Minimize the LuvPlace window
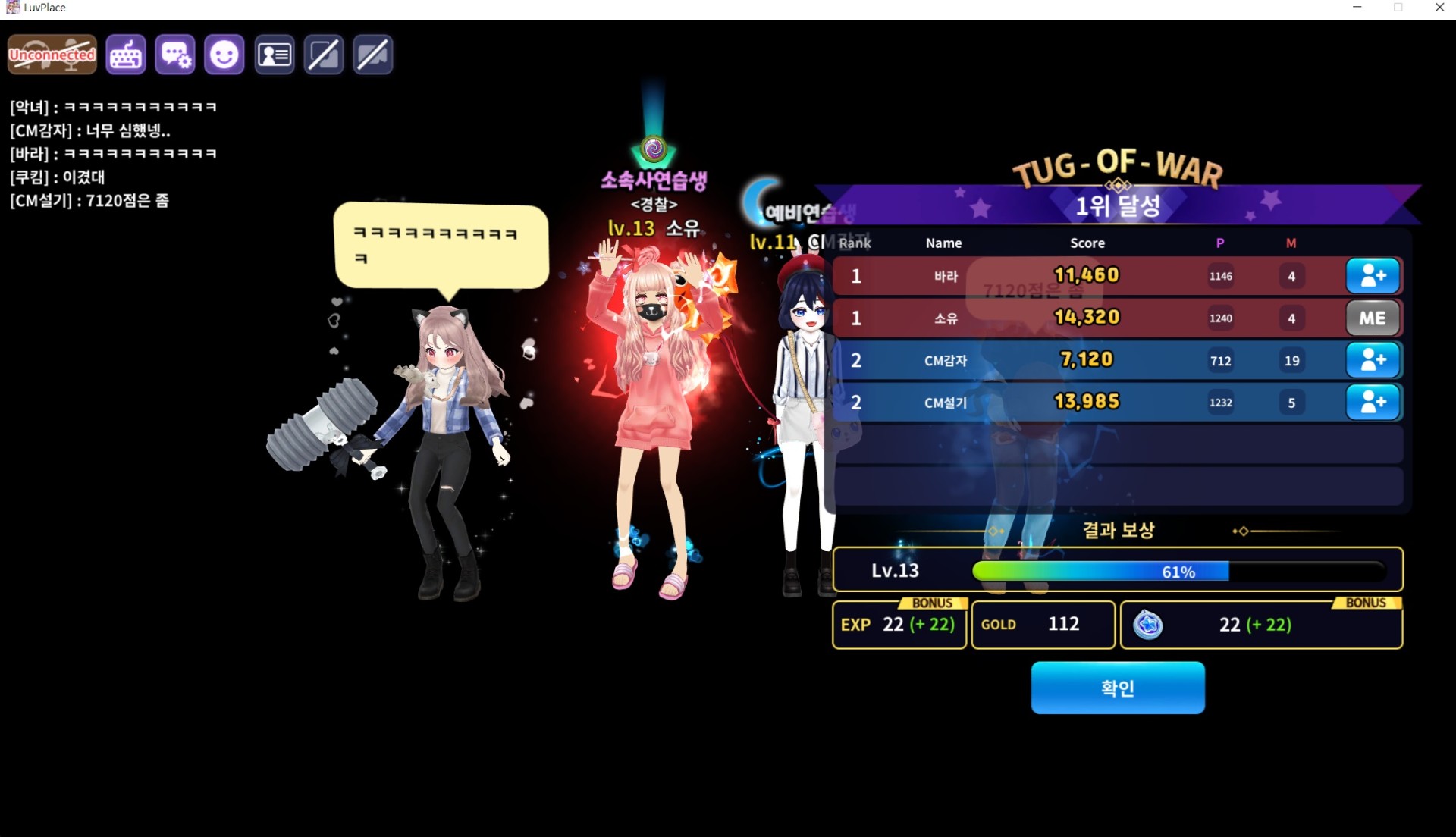The width and height of the screenshot is (1456, 837). 1357,8
